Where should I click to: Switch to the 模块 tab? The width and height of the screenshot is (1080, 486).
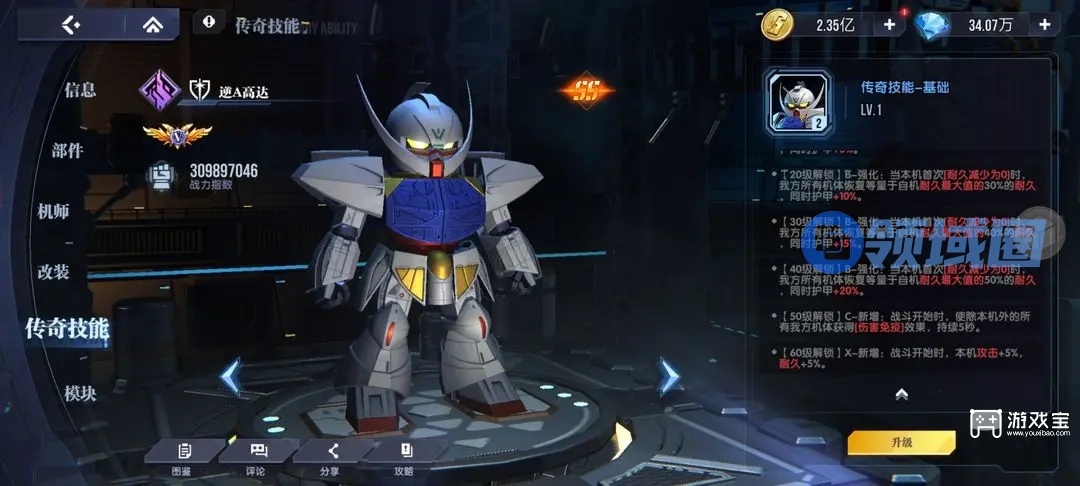tap(80, 394)
